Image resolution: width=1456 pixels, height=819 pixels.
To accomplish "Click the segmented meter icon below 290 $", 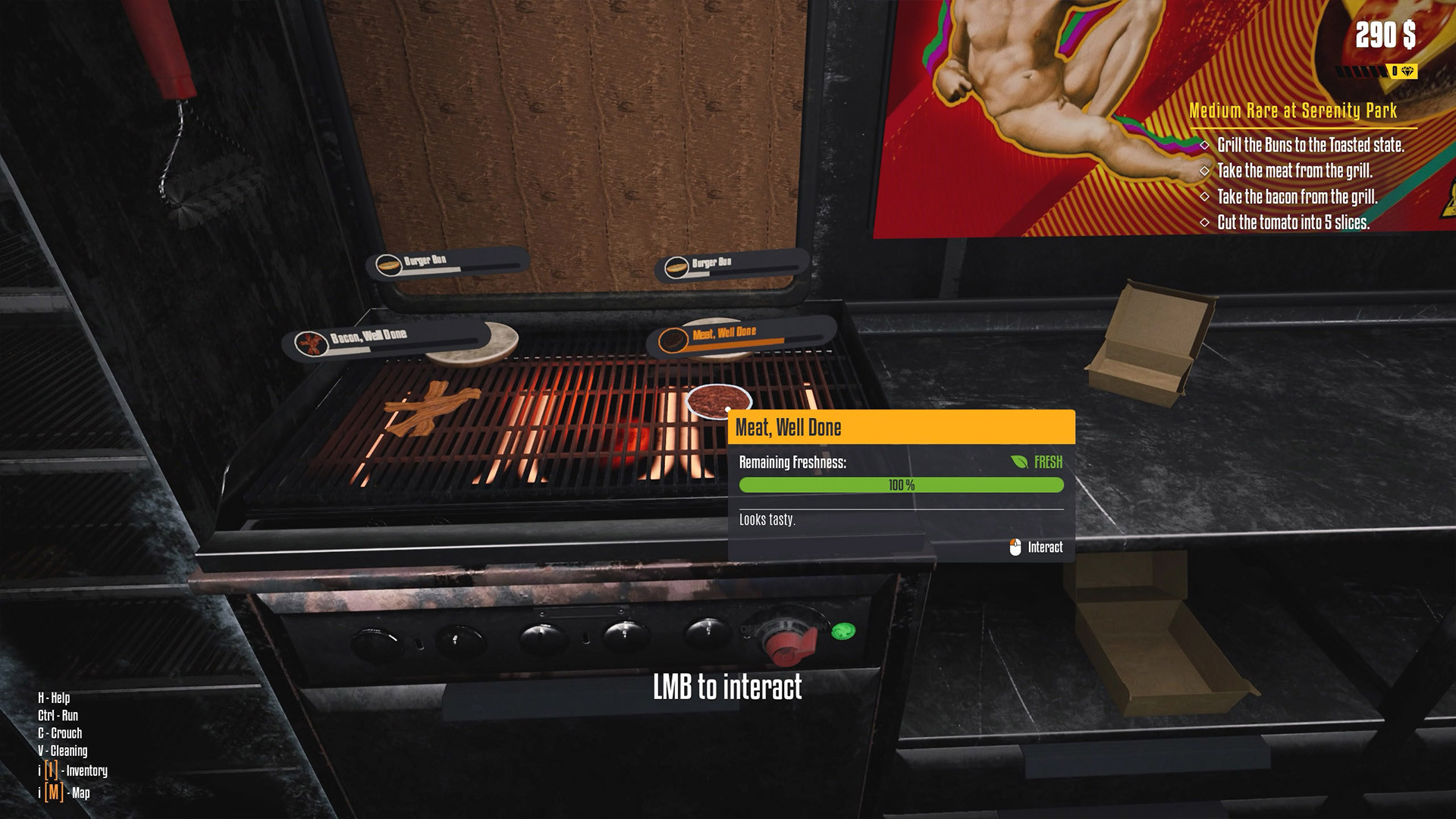I will point(1361,71).
